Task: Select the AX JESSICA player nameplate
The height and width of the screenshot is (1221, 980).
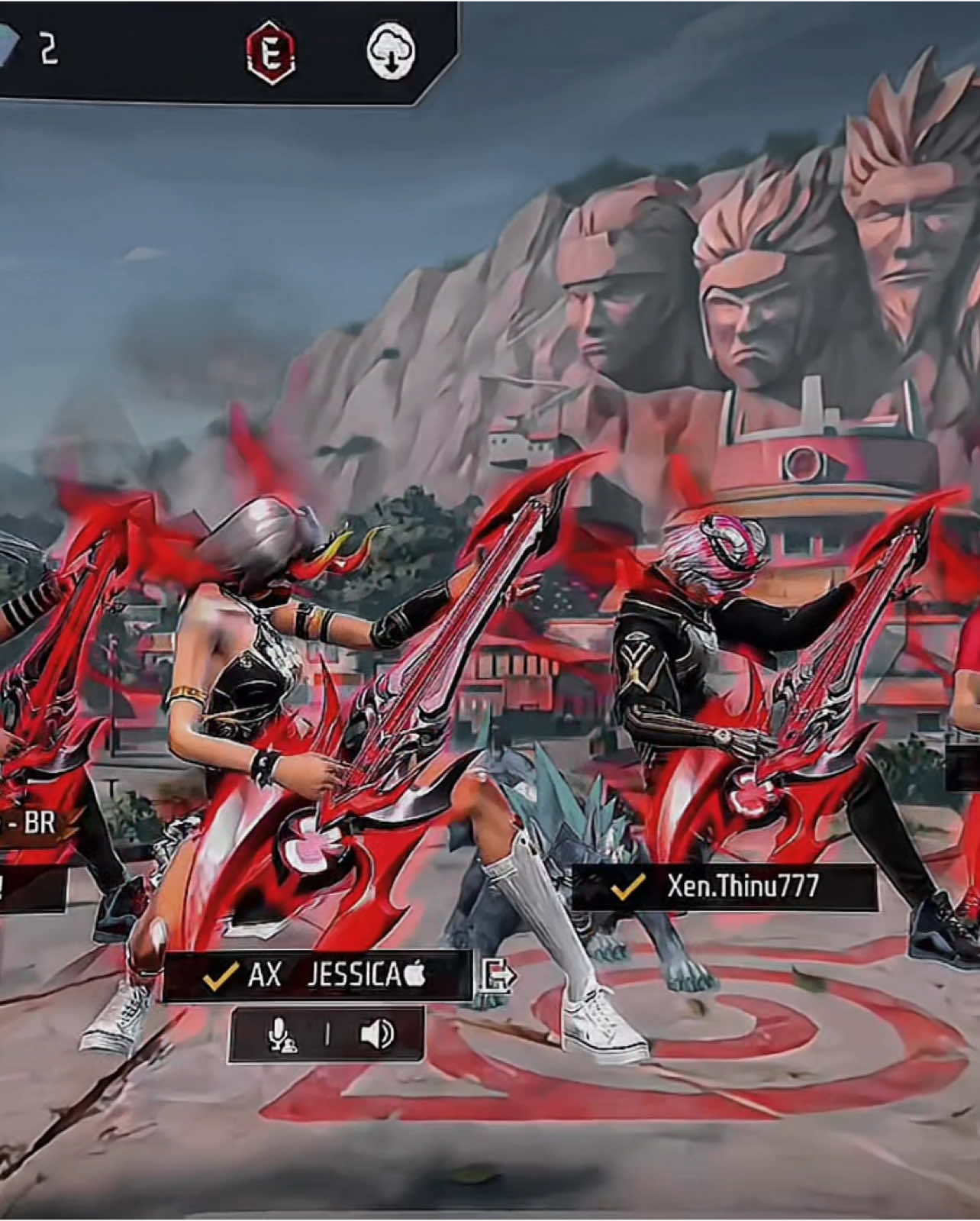Action: coord(318,976)
